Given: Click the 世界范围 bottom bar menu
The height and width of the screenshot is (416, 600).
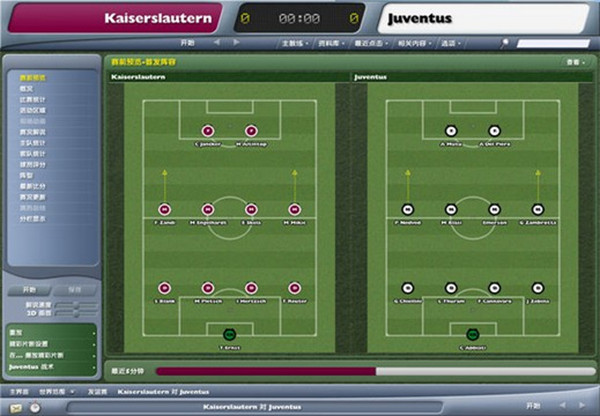Looking at the screenshot, I should tap(53, 392).
